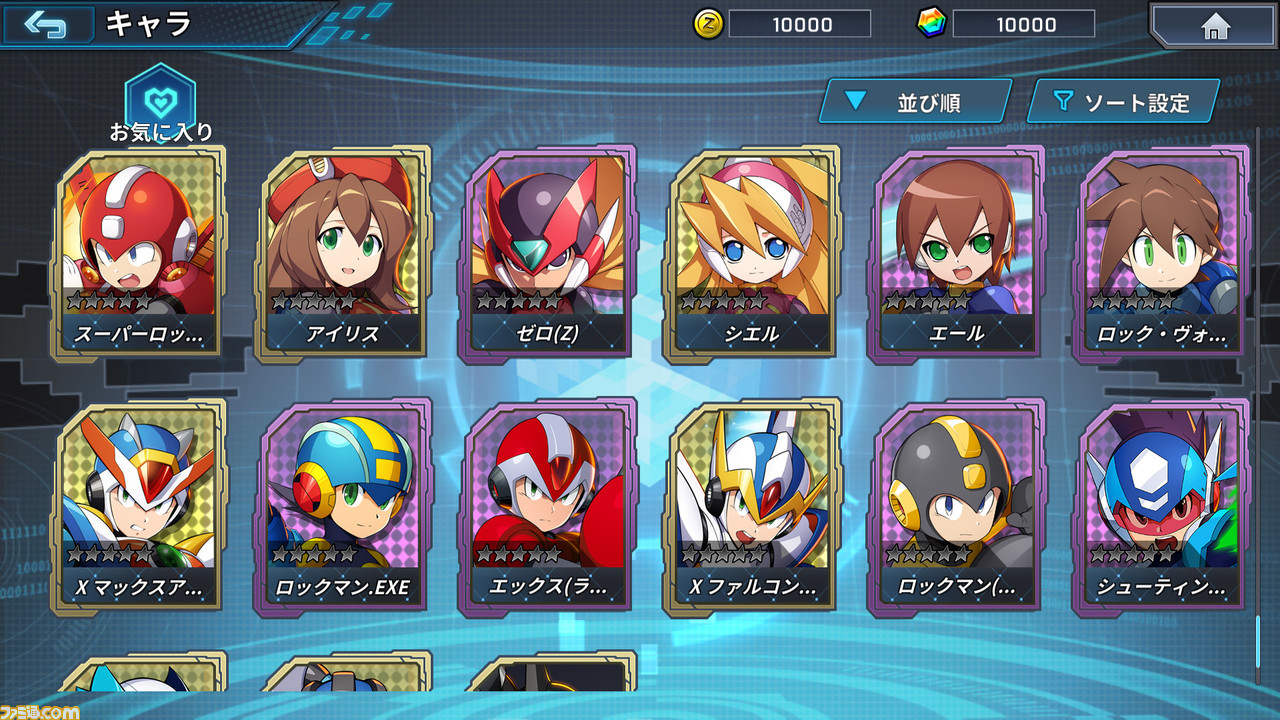Select the スーパーロックマン character card

140,255
